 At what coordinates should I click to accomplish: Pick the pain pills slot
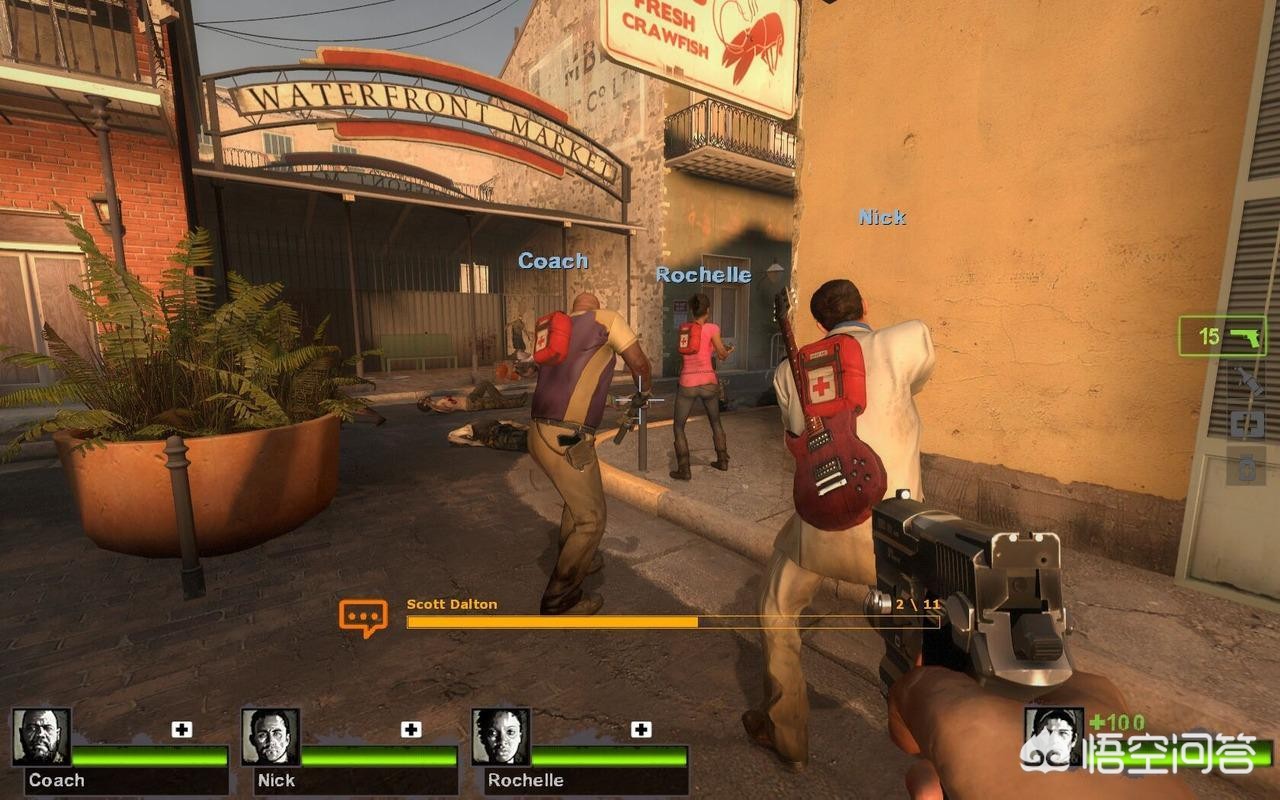click(x=1246, y=466)
